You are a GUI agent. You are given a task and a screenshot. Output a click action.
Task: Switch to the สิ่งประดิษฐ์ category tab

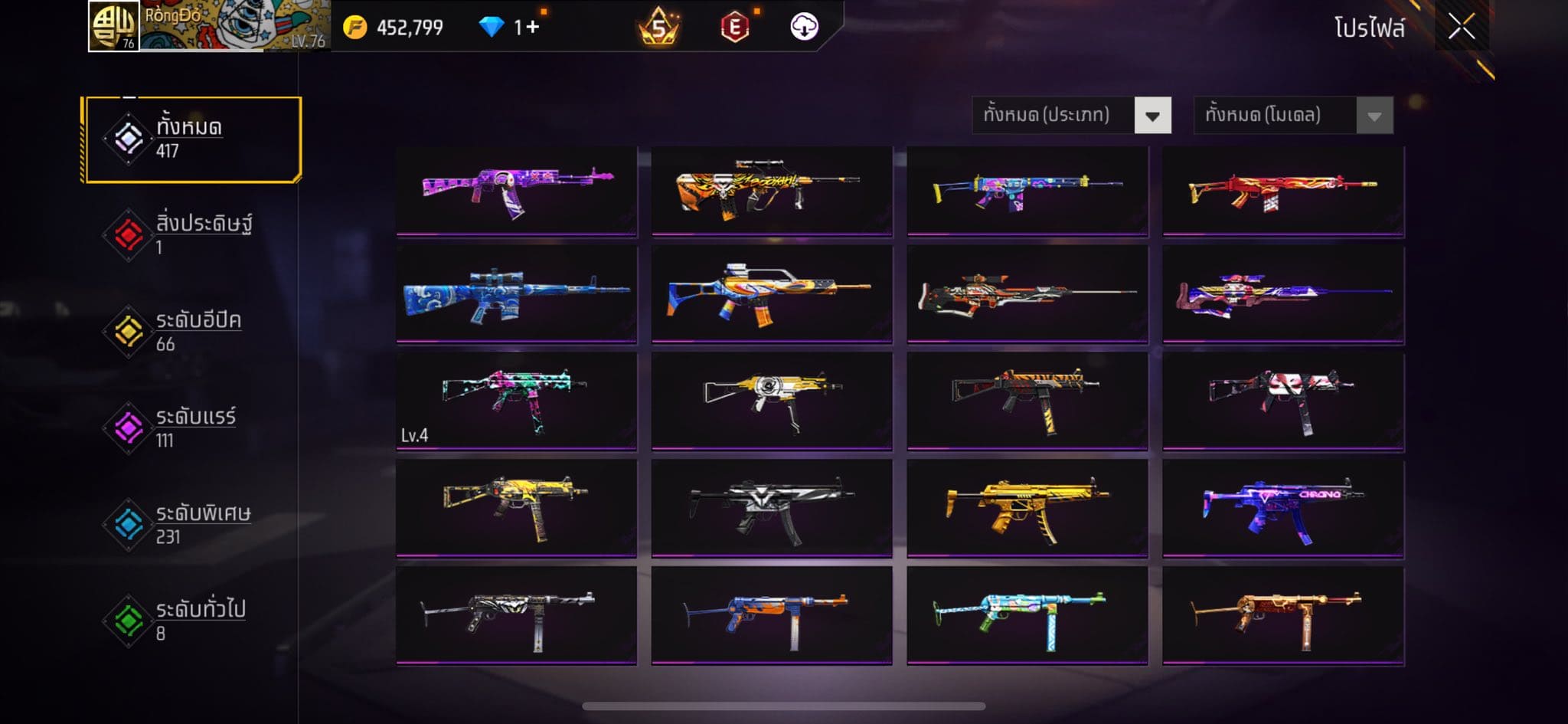click(x=192, y=234)
